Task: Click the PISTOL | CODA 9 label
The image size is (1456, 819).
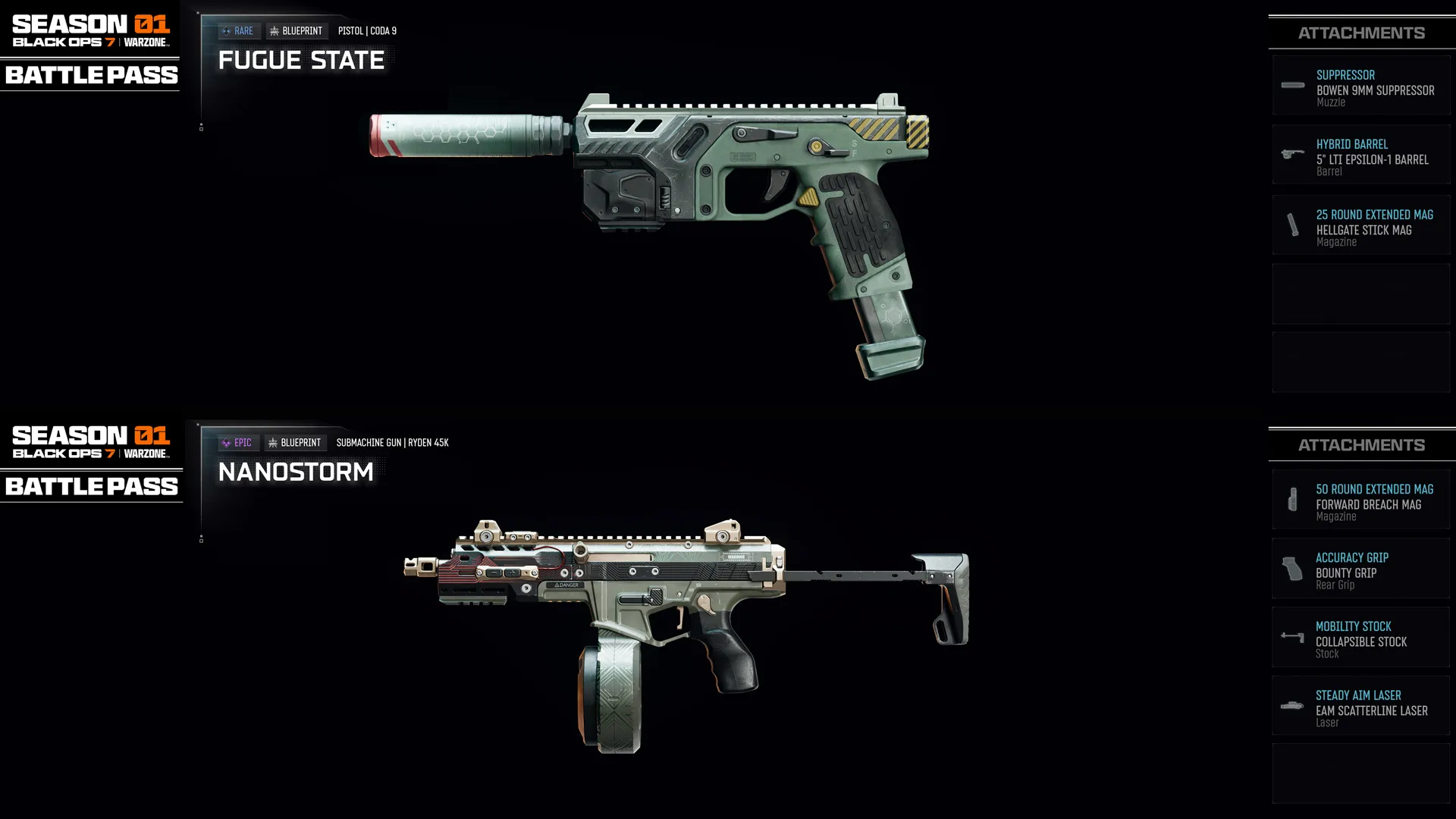Action: [x=367, y=30]
